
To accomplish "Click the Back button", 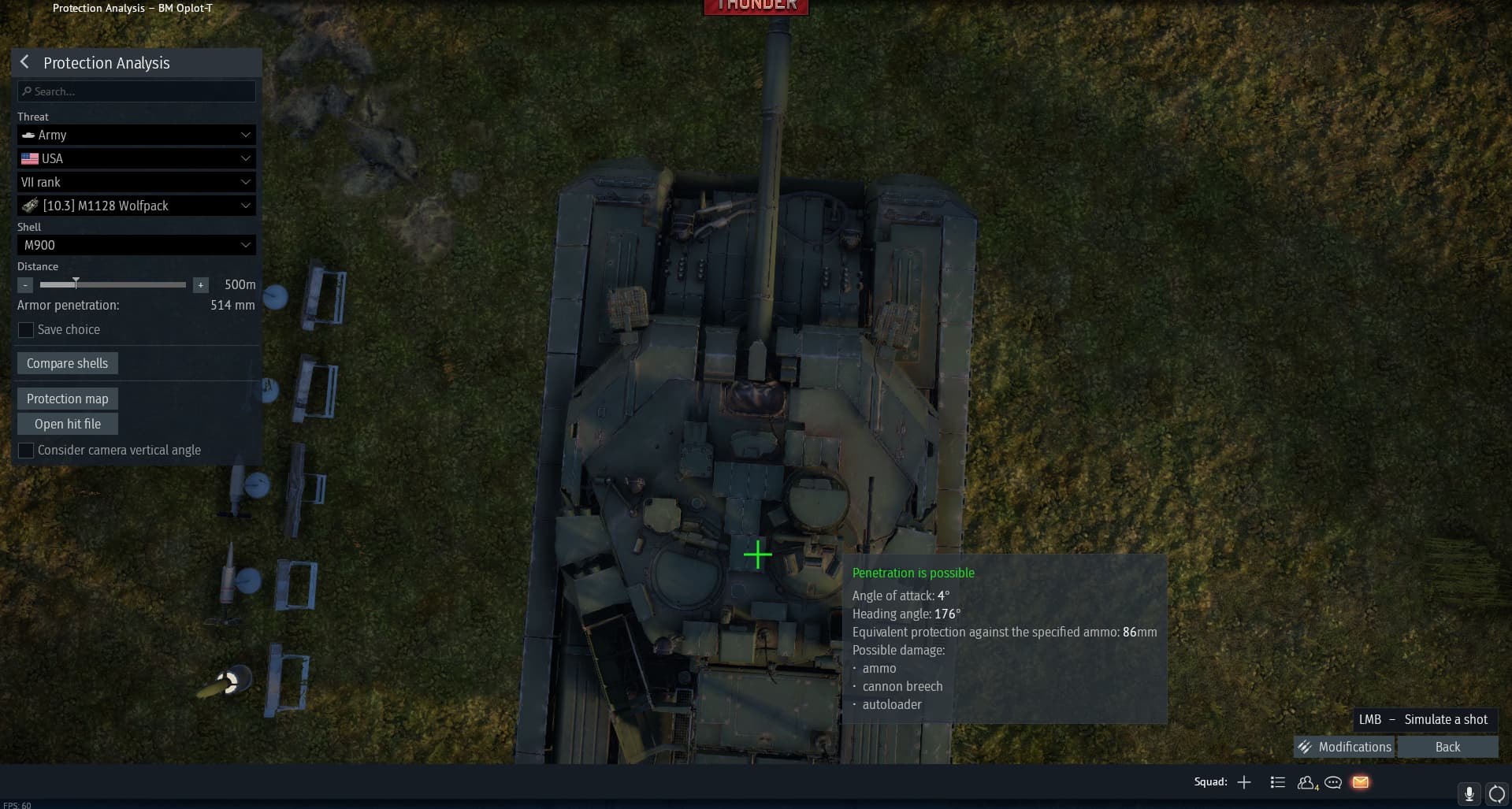I will (x=1447, y=747).
